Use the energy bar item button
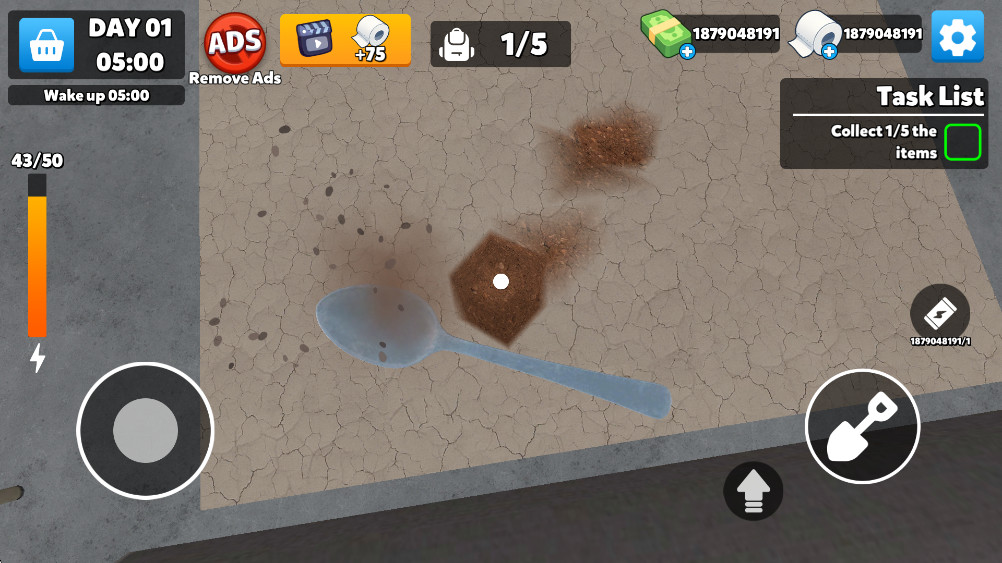This screenshot has width=1002, height=563. (940, 313)
